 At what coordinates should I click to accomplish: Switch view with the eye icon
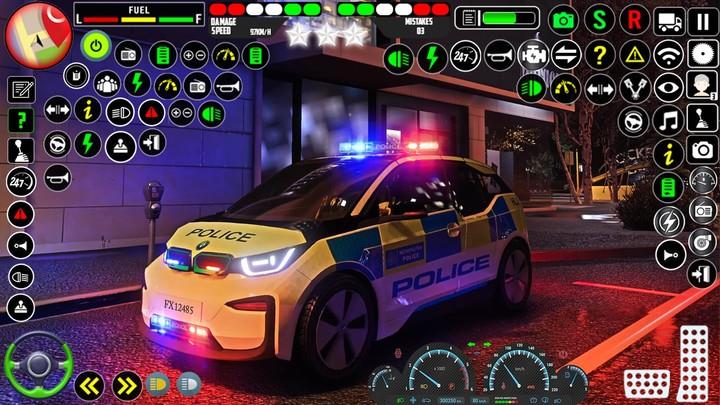667,87
